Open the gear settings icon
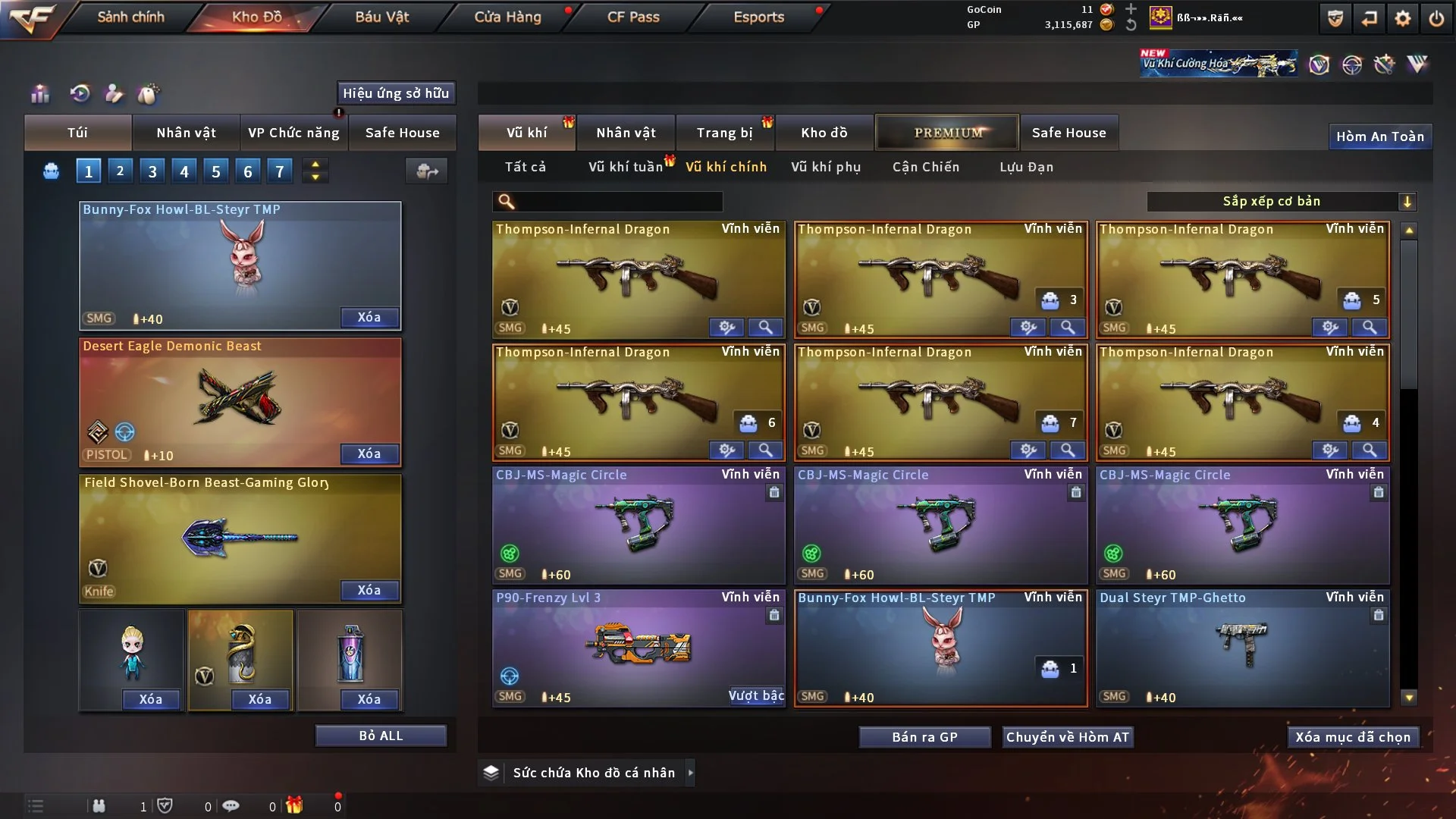 coord(1403,18)
